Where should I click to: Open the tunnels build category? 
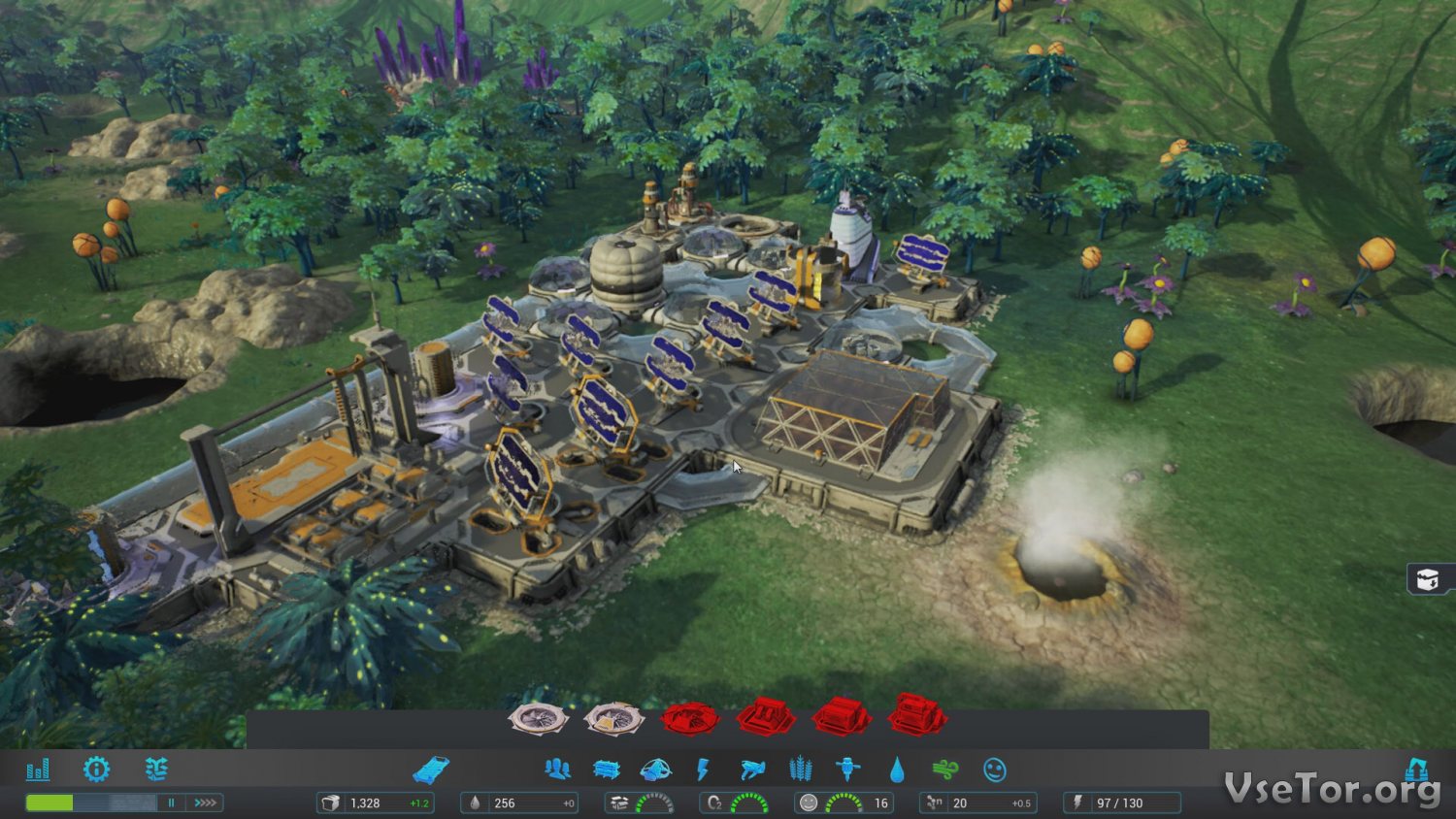click(607, 770)
